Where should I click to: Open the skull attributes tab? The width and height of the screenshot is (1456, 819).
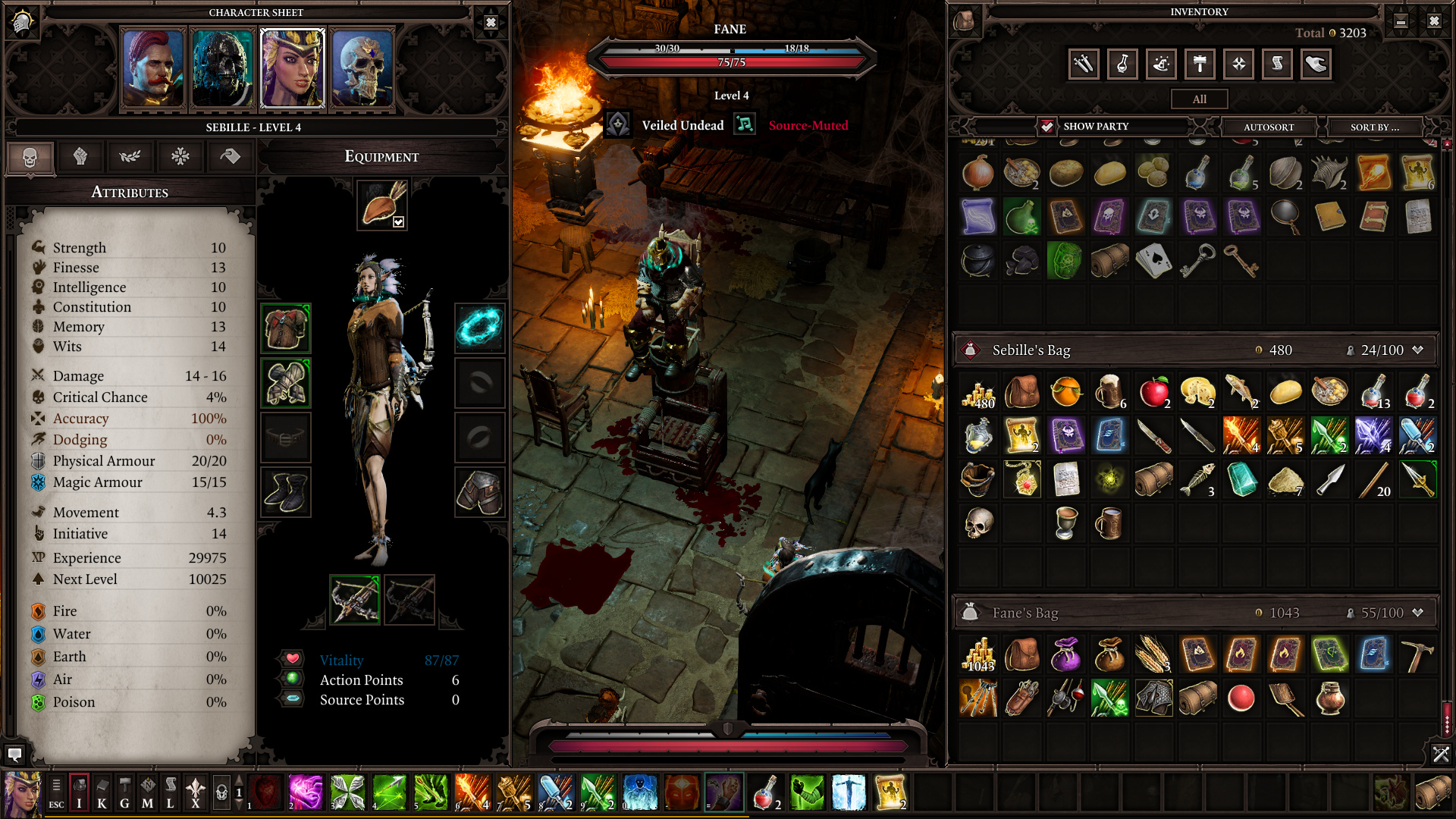pyautogui.click(x=30, y=157)
